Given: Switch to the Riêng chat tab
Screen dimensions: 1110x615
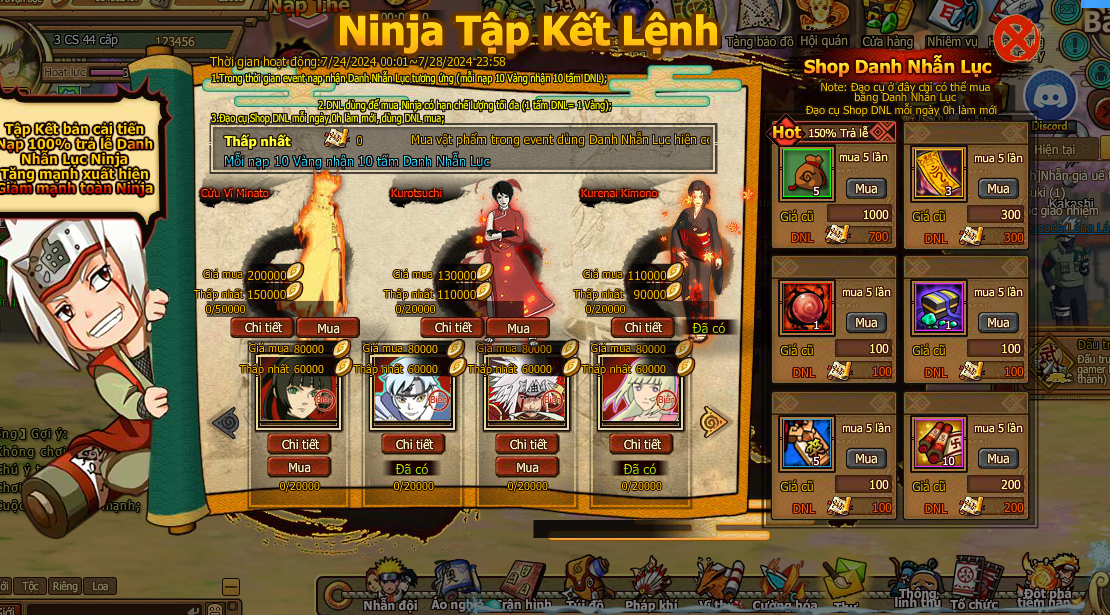Looking at the screenshot, I should (x=65, y=586).
